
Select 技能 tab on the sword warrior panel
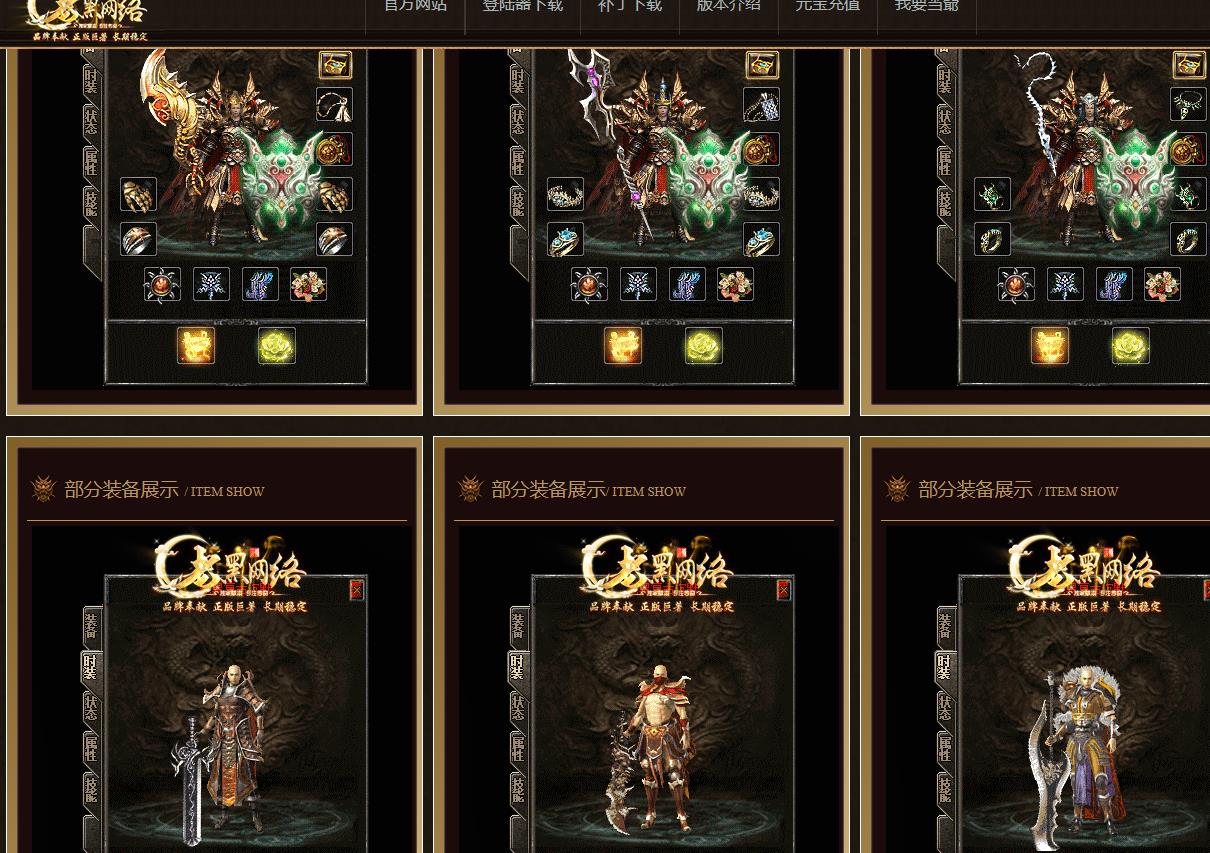pyautogui.click(x=92, y=789)
